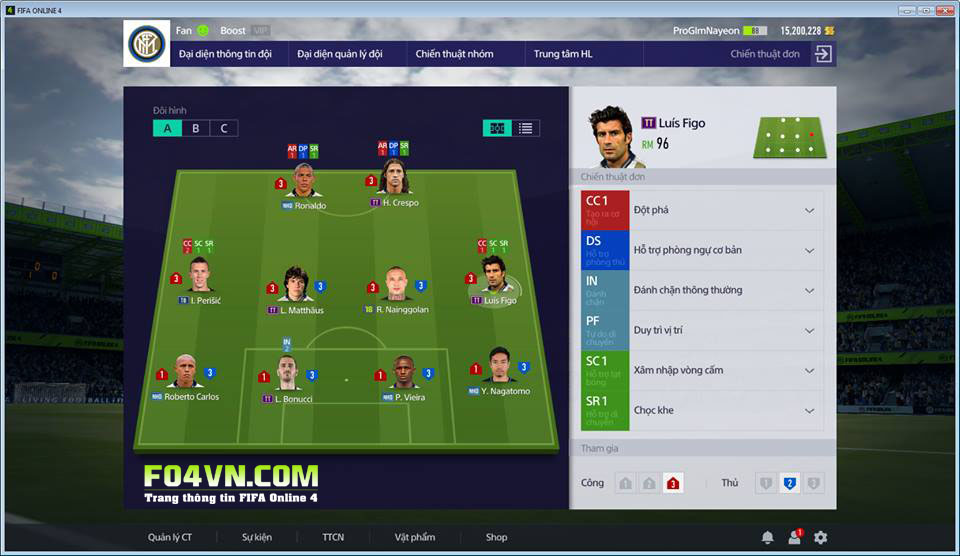Exit the Chiến thuật đơn screen
This screenshot has height=556, width=960.
pyautogui.click(x=822, y=54)
